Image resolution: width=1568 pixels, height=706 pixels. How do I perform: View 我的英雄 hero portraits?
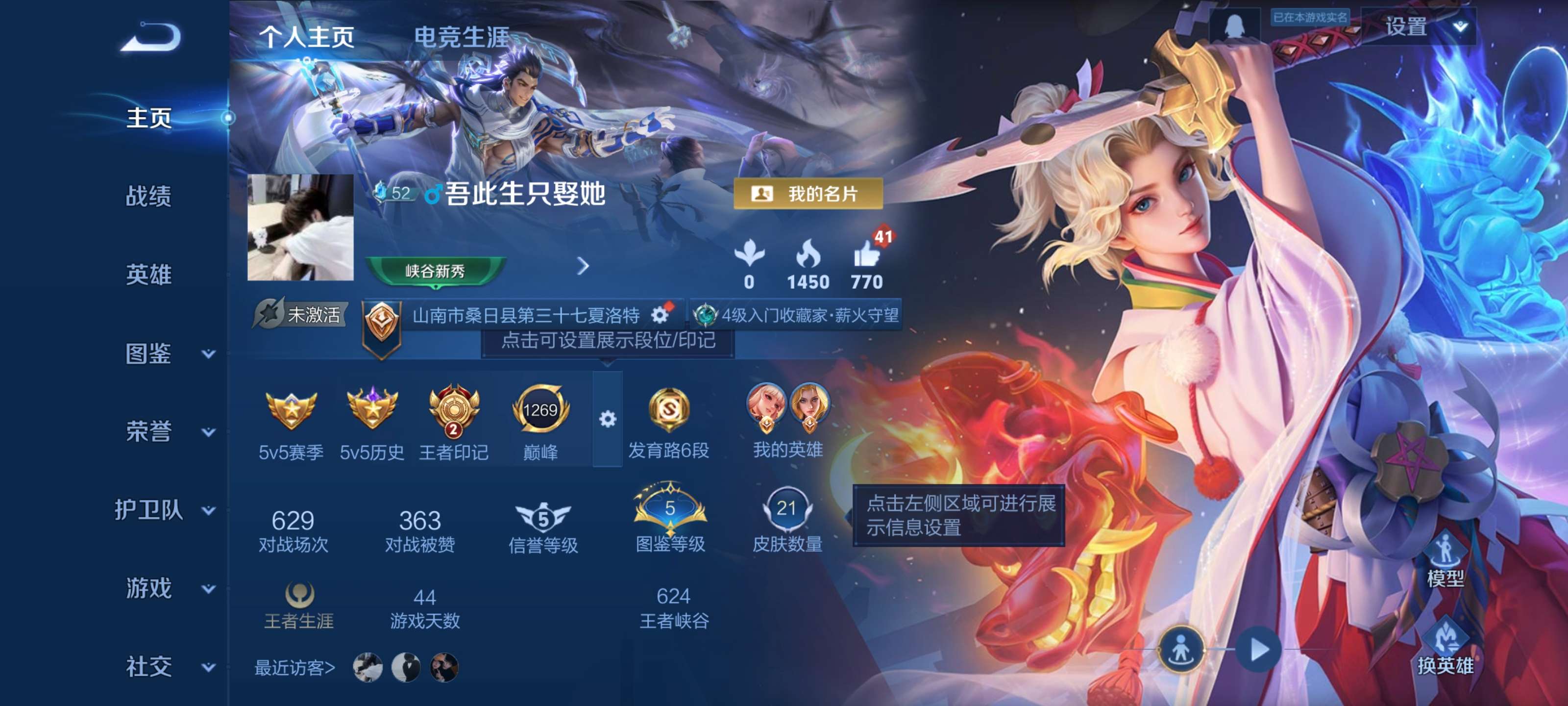click(x=785, y=411)
